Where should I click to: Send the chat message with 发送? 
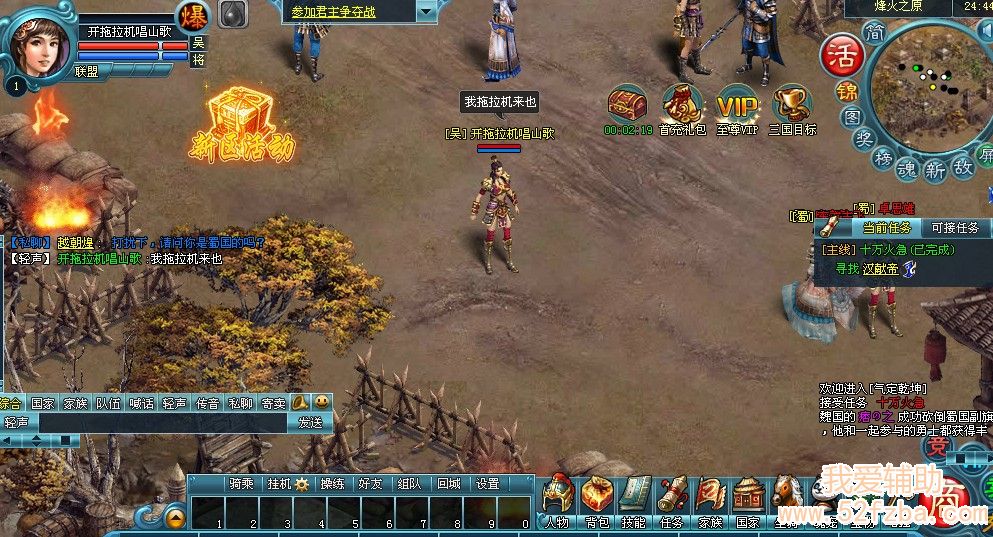(x=310, y=422)
